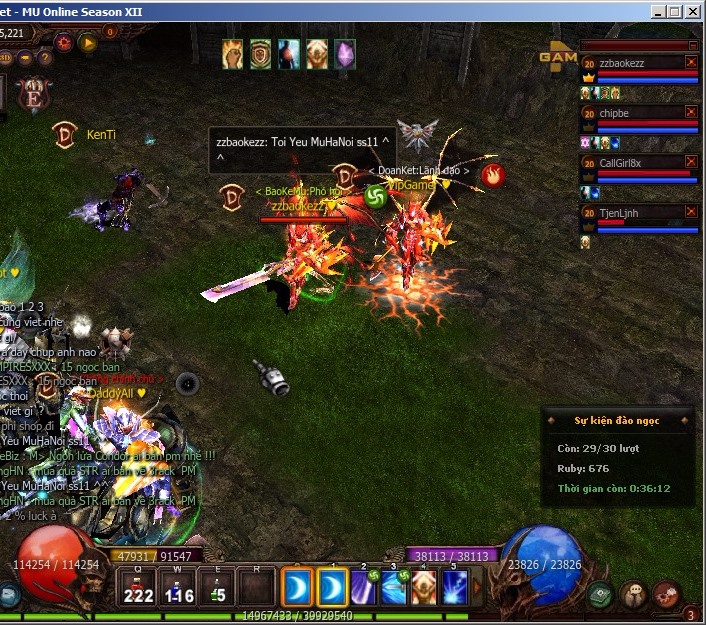Open the round green menu button
The width and height of the screenshot is (706, 625).
tap(602, 594)
